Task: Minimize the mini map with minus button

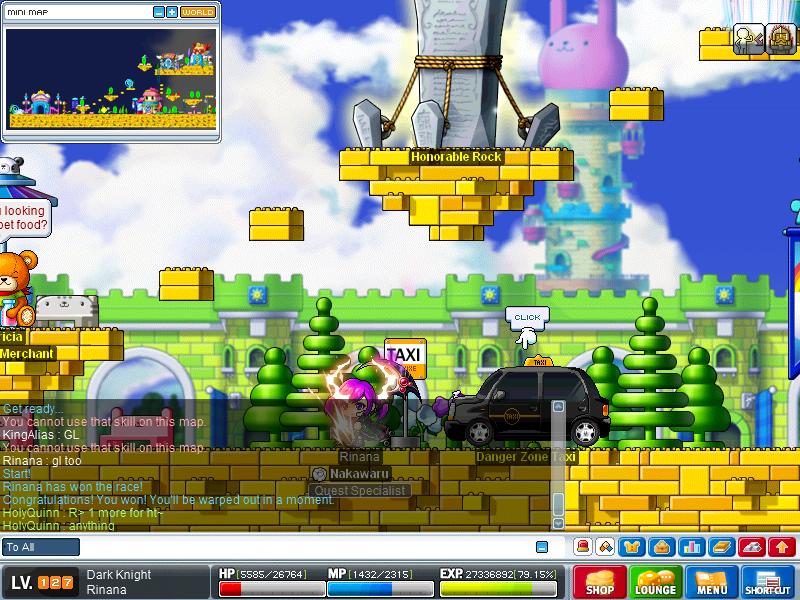Action: [x=159, y=12]
